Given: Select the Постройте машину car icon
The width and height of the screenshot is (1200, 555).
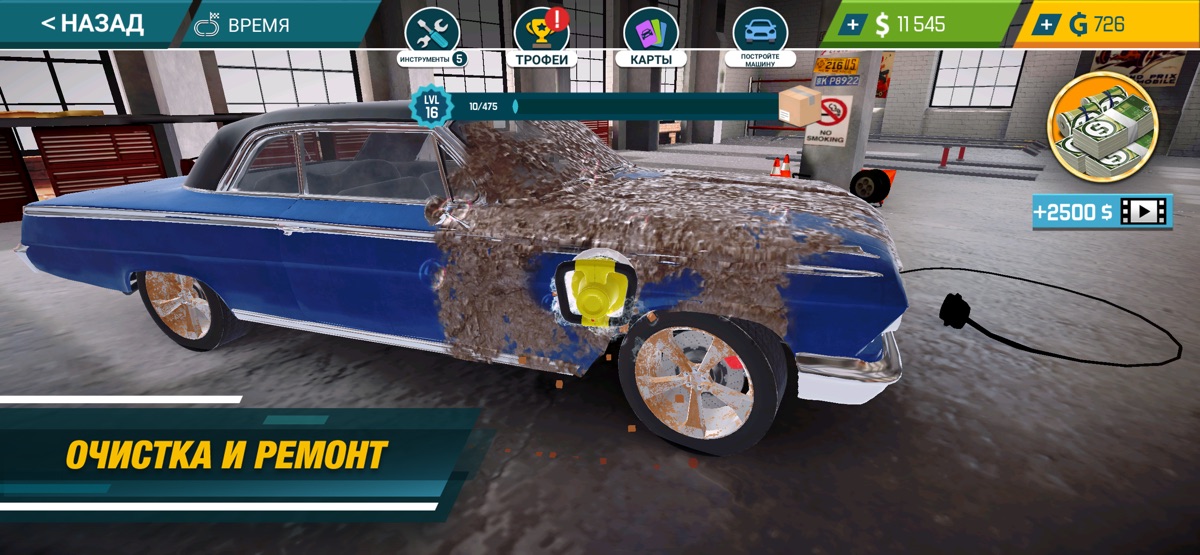Looking at the screenshot, I should tap(760, 35).
